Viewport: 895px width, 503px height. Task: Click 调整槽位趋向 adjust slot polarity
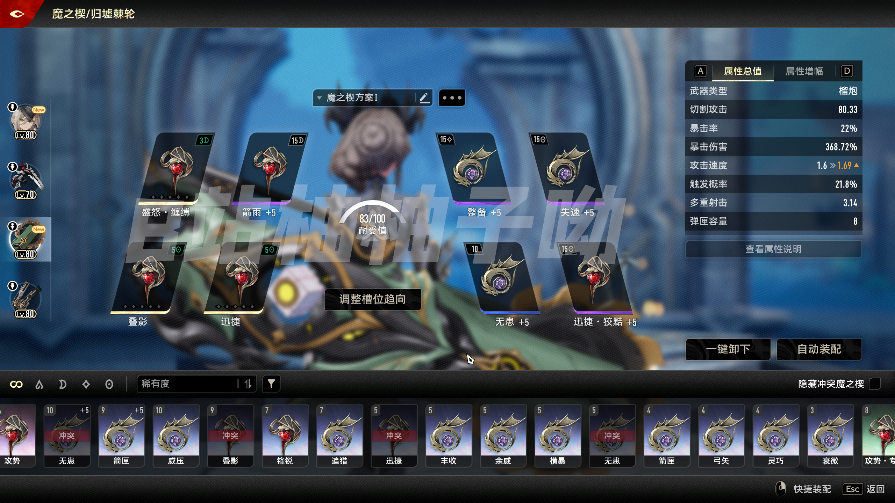tap(372, 298)
